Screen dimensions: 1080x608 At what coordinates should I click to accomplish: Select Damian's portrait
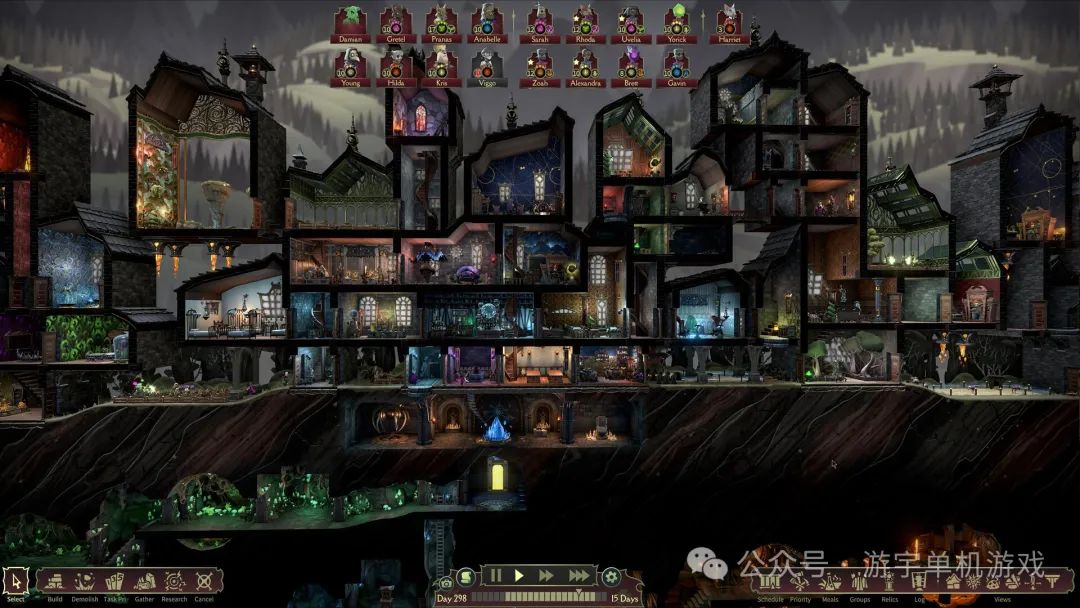coord(350,24)
